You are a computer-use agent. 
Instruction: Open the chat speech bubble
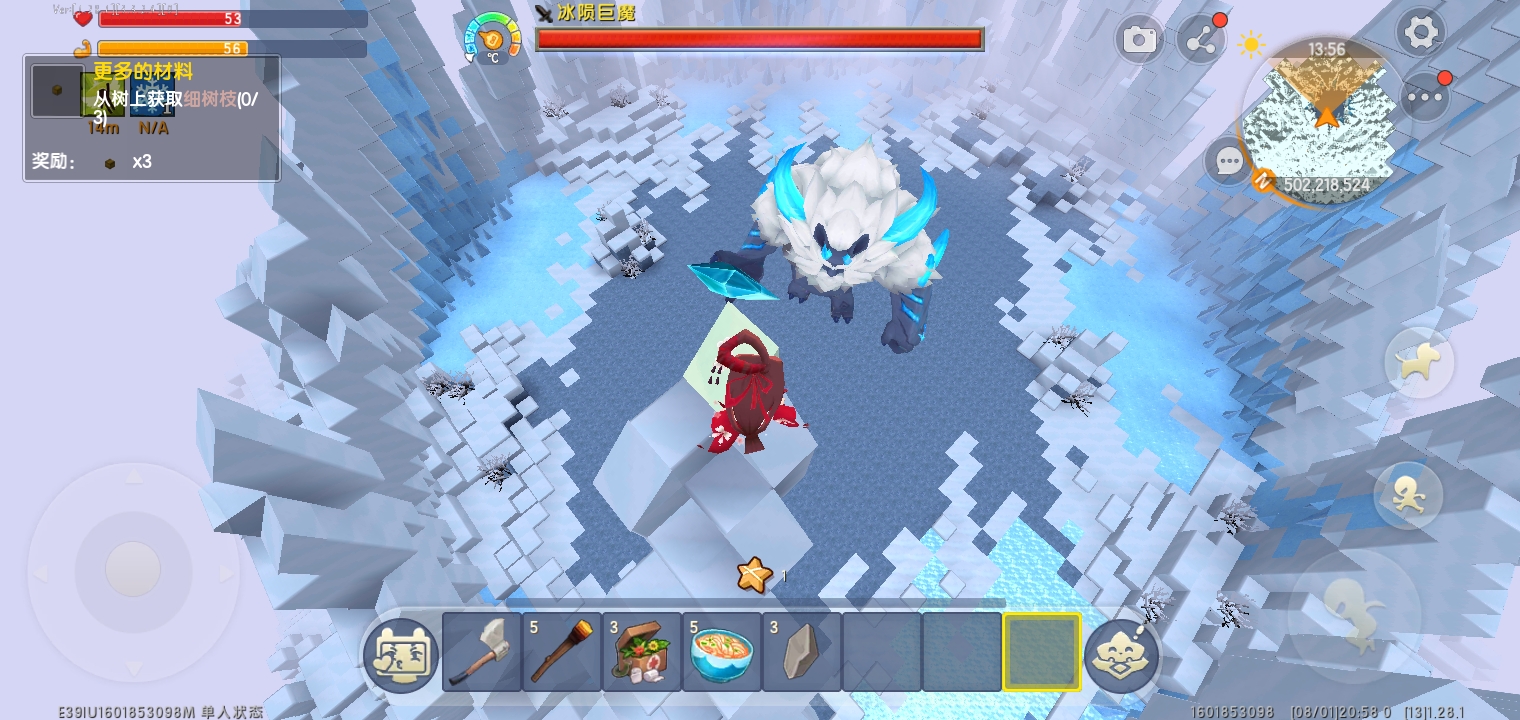[1228, 161]
